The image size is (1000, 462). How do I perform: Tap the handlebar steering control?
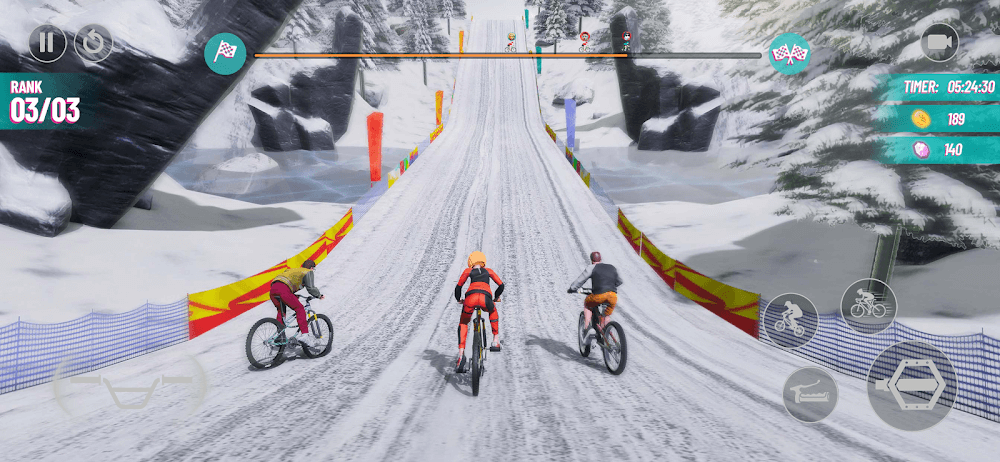click(130, 384)
